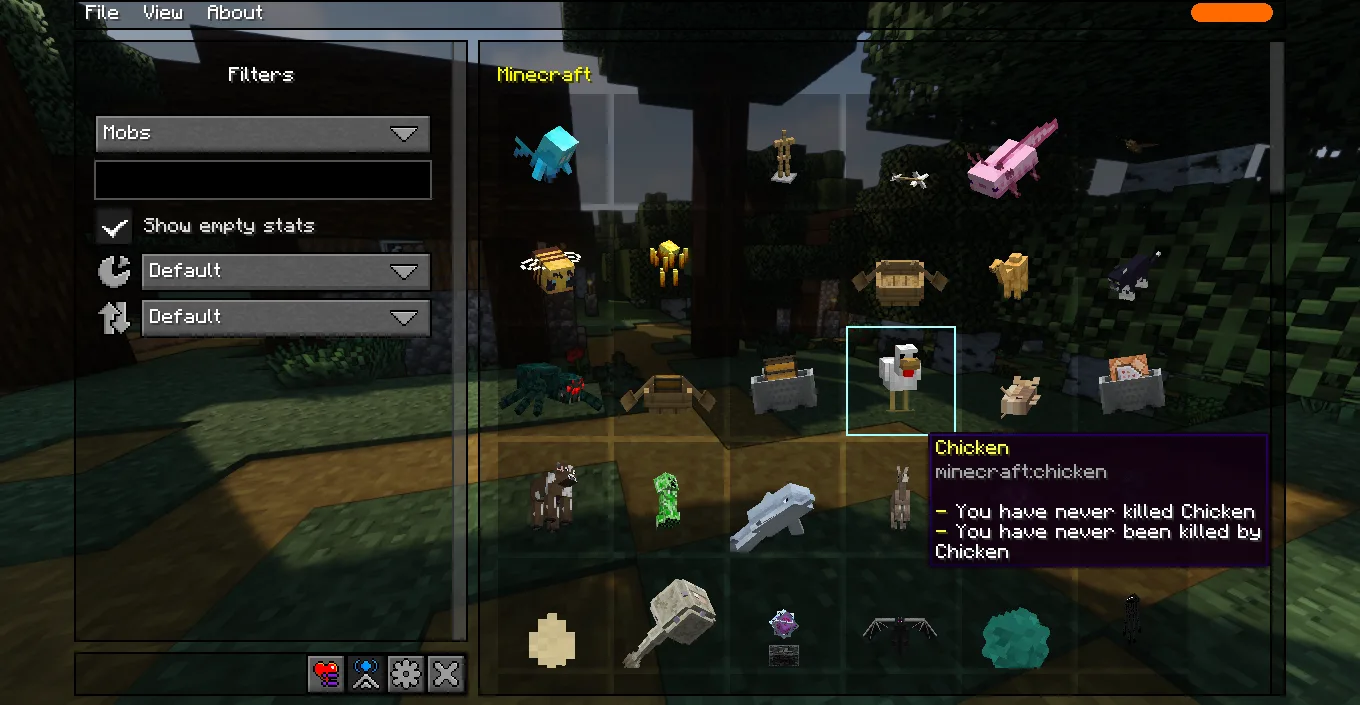Focus the black search field under Mobs
The width and height of the screenshot is (1360, 705).
pyautogui.click(x=263, y=180)
